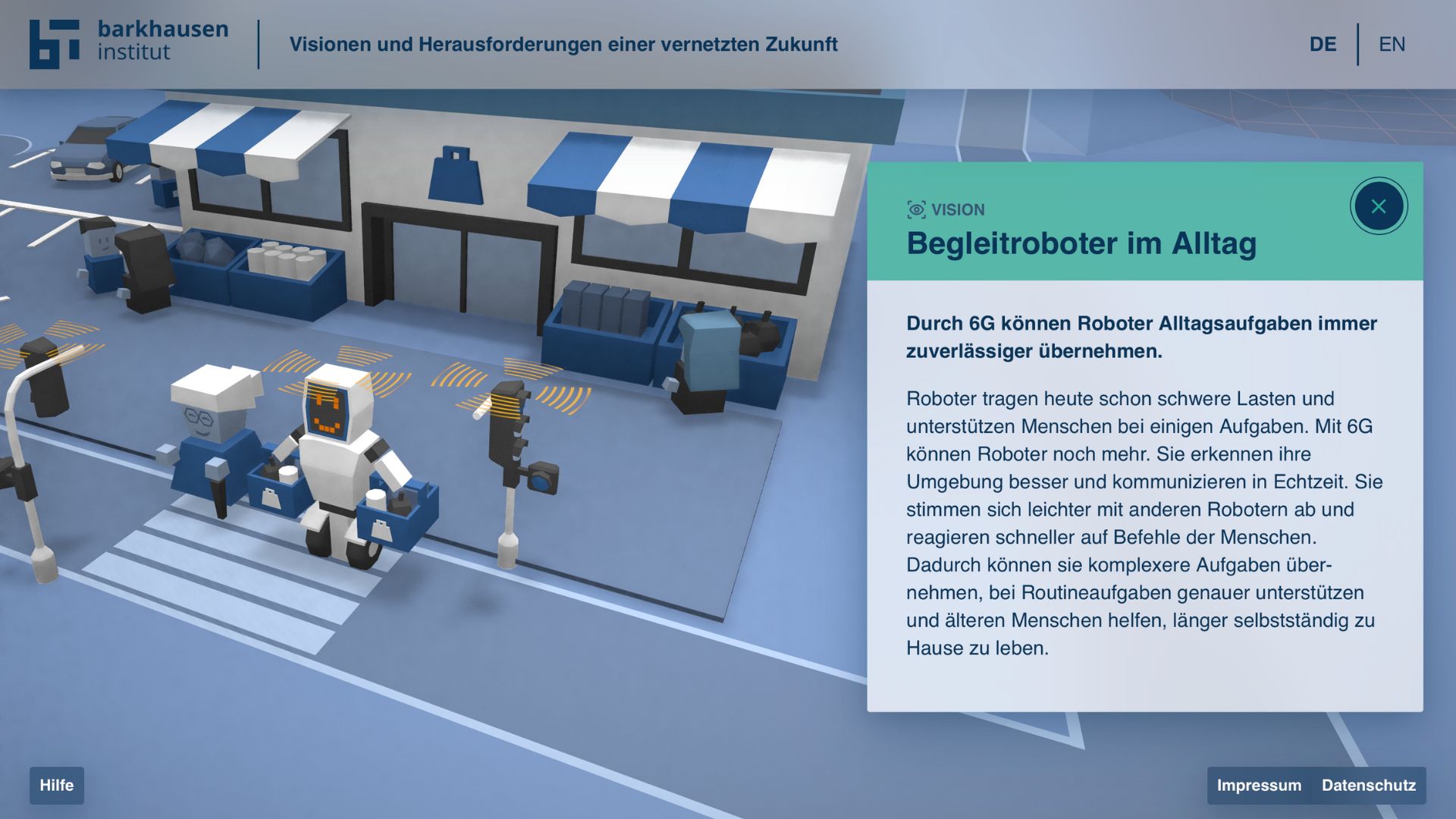This screenshot has width=1456, height=819.
Task: Open the Impressum page
Action: (x=1259, y=786)
